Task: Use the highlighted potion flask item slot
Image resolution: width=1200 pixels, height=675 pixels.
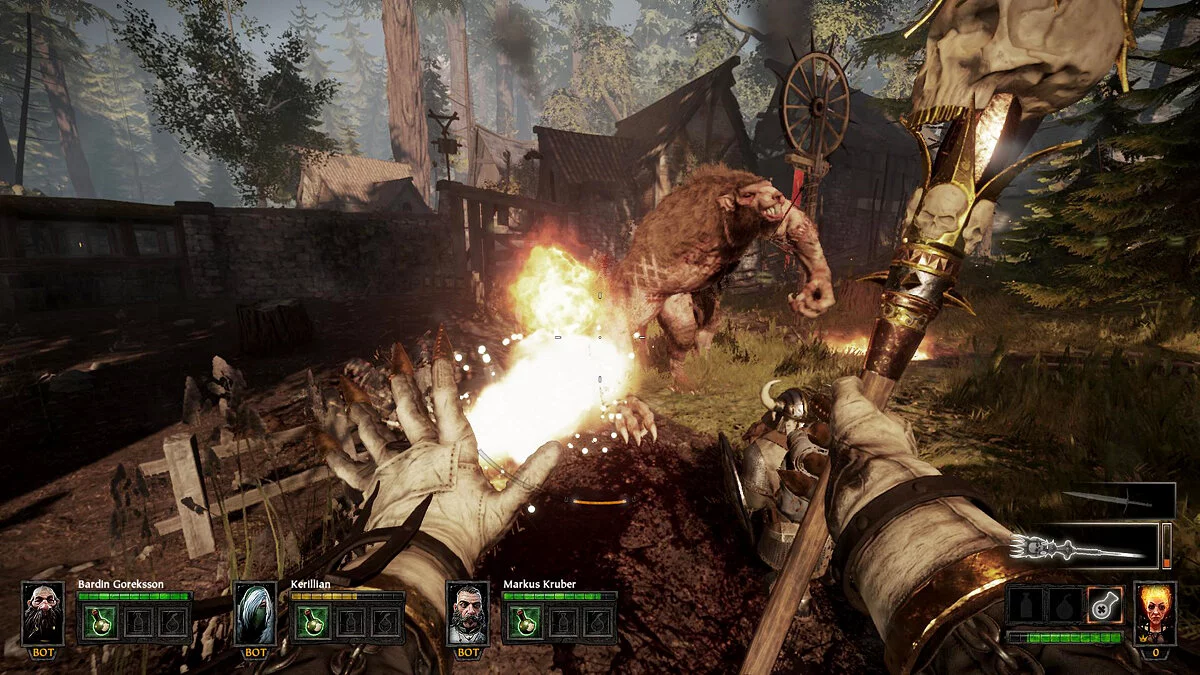Action: pos(1105,605)
